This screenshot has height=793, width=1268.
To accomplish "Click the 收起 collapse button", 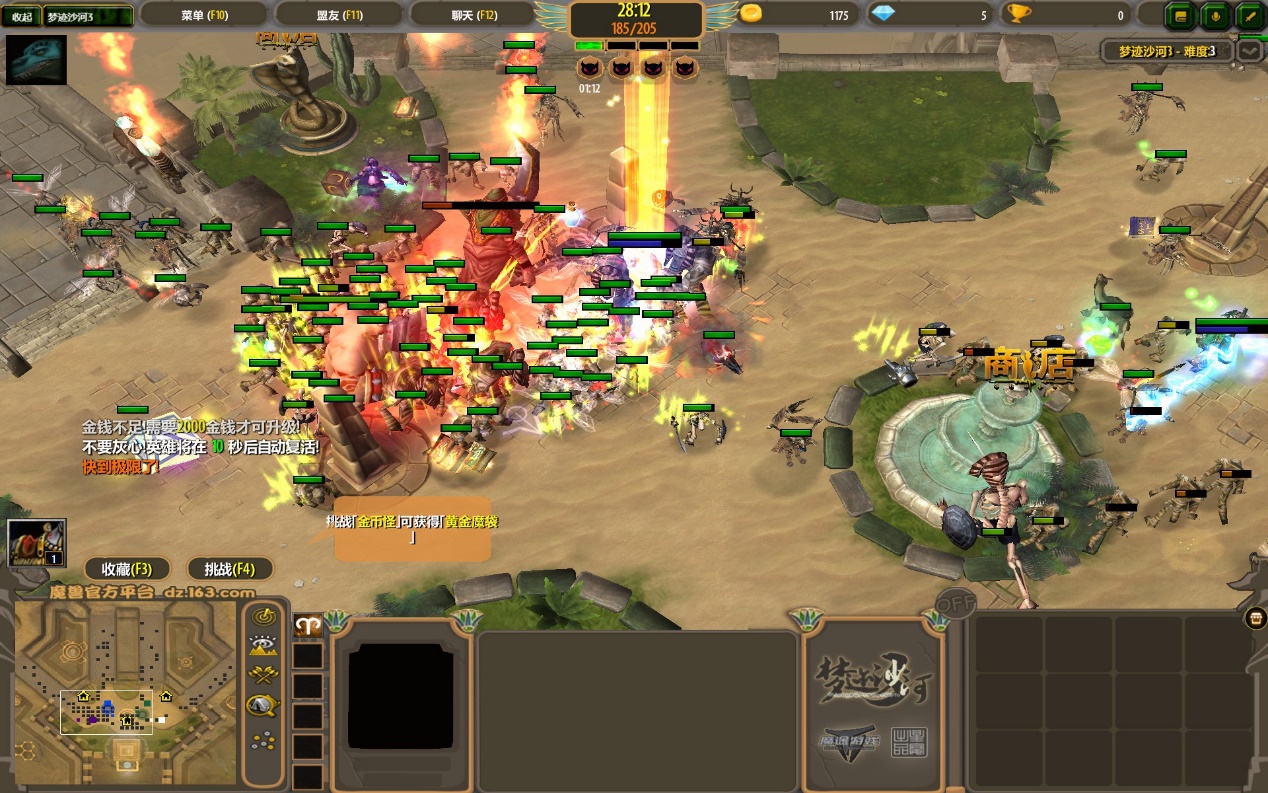I will coord(21,16).
